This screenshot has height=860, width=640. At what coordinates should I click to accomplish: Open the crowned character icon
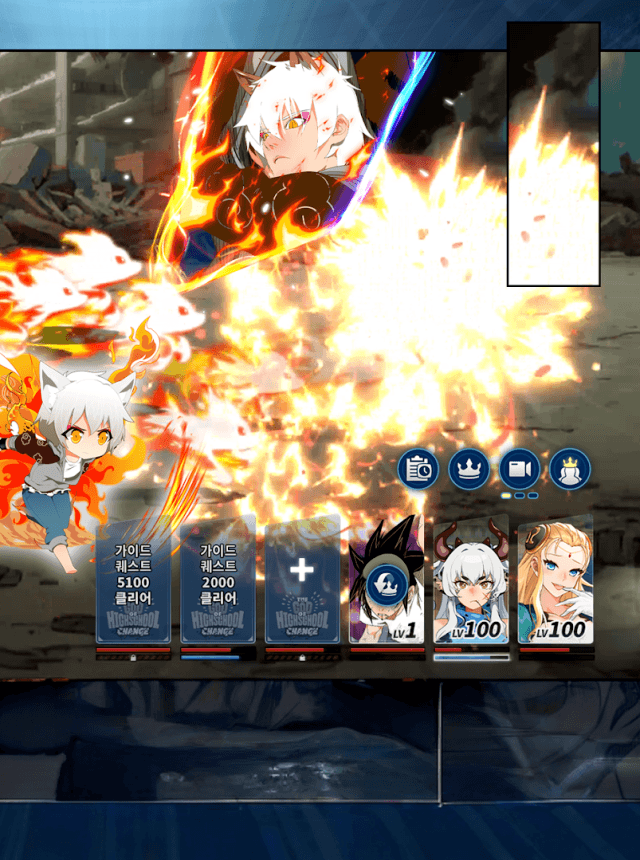coord(570,469)
